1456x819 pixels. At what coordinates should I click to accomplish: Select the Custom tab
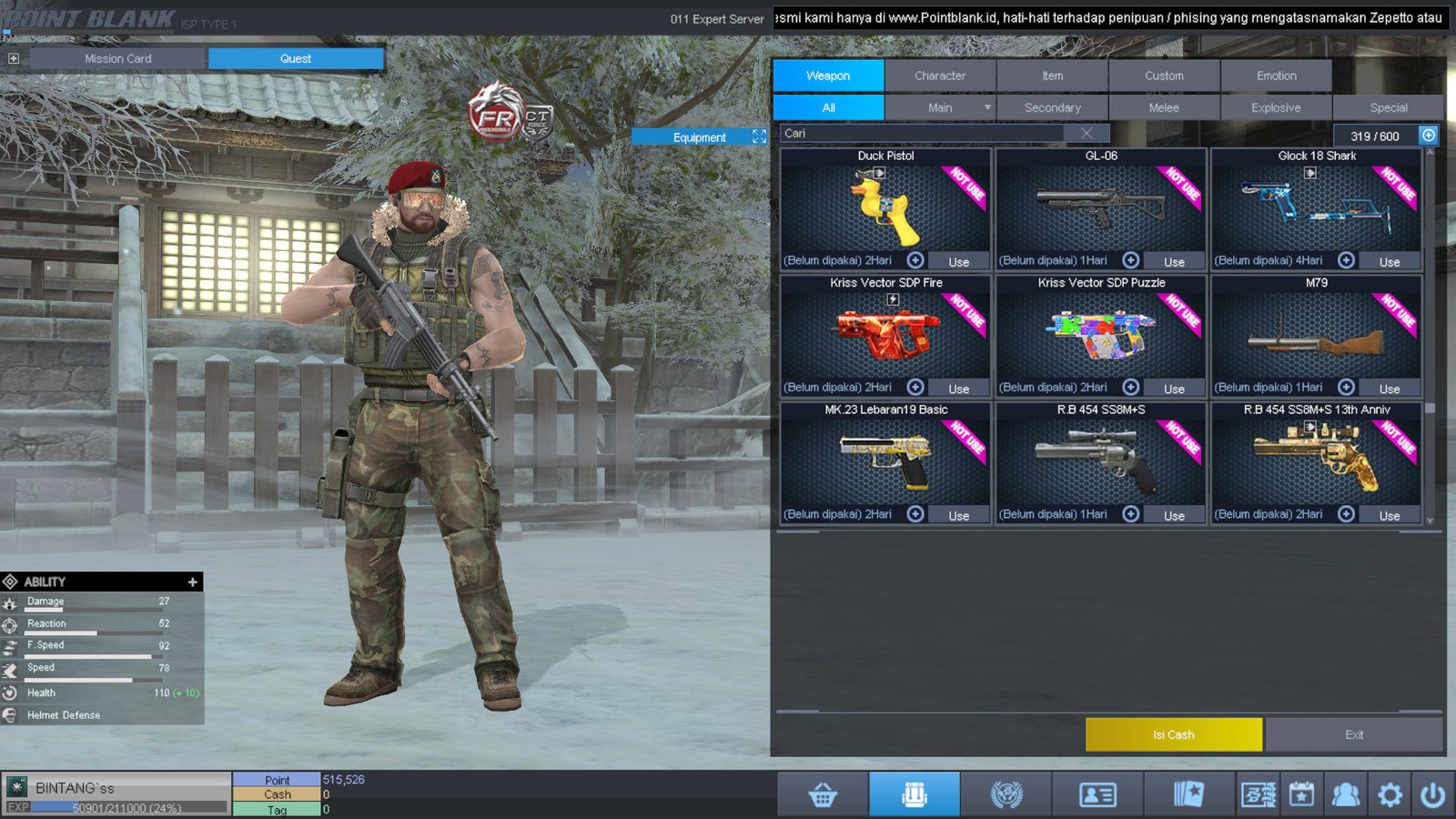tap(1164, 76)
